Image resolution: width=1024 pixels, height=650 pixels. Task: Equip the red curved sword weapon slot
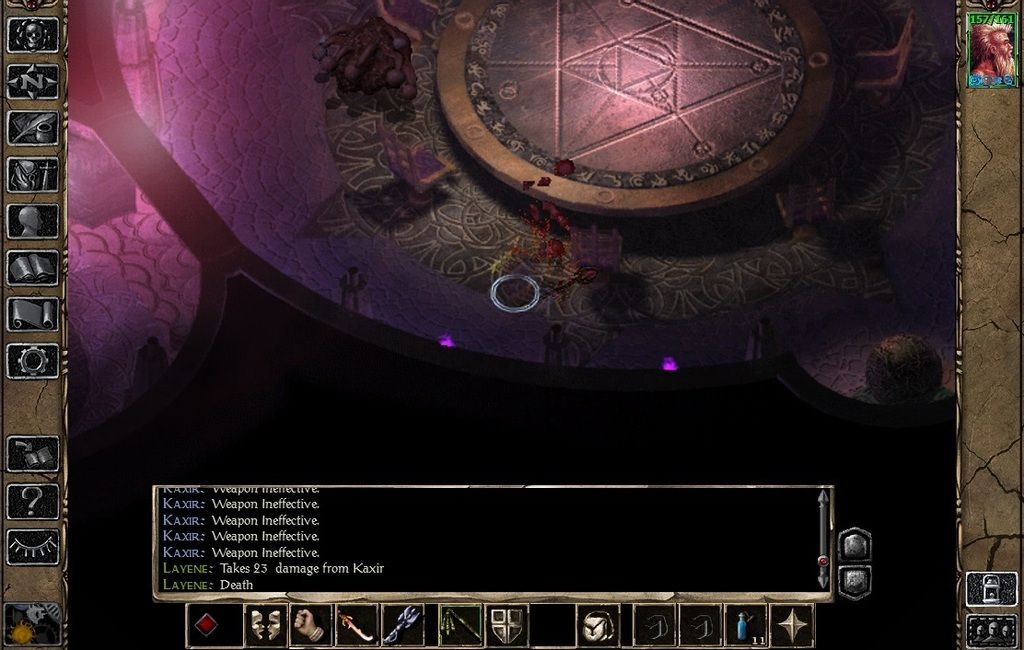pyautogui.click(x=356, y=626)
